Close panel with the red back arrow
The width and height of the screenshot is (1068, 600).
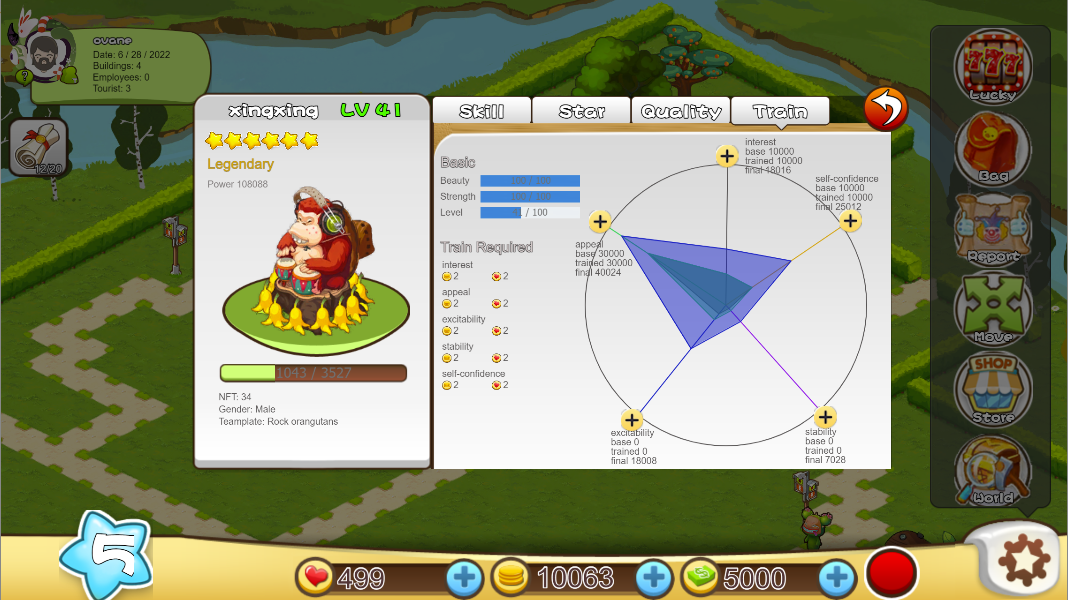886,108
